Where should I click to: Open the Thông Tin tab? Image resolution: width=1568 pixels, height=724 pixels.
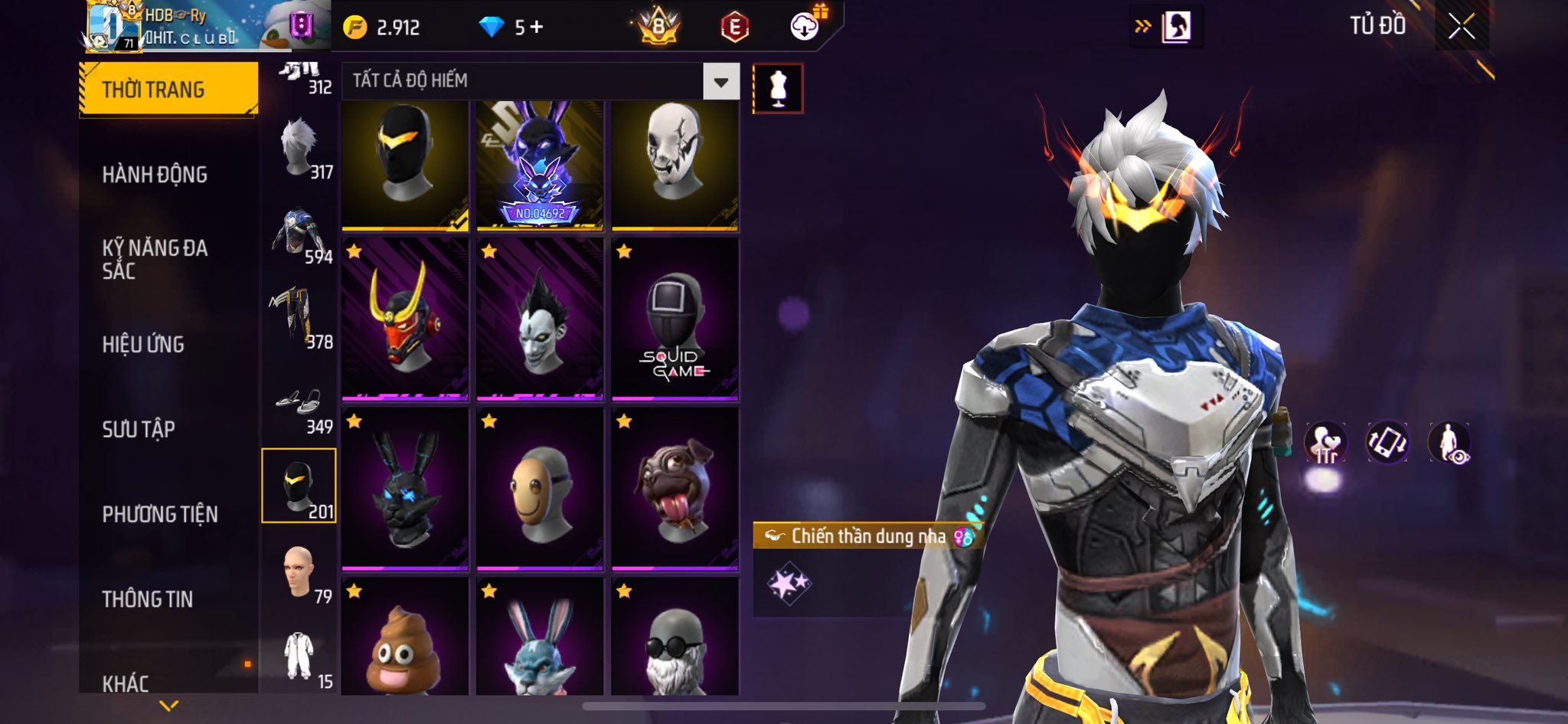click(148, 599)
